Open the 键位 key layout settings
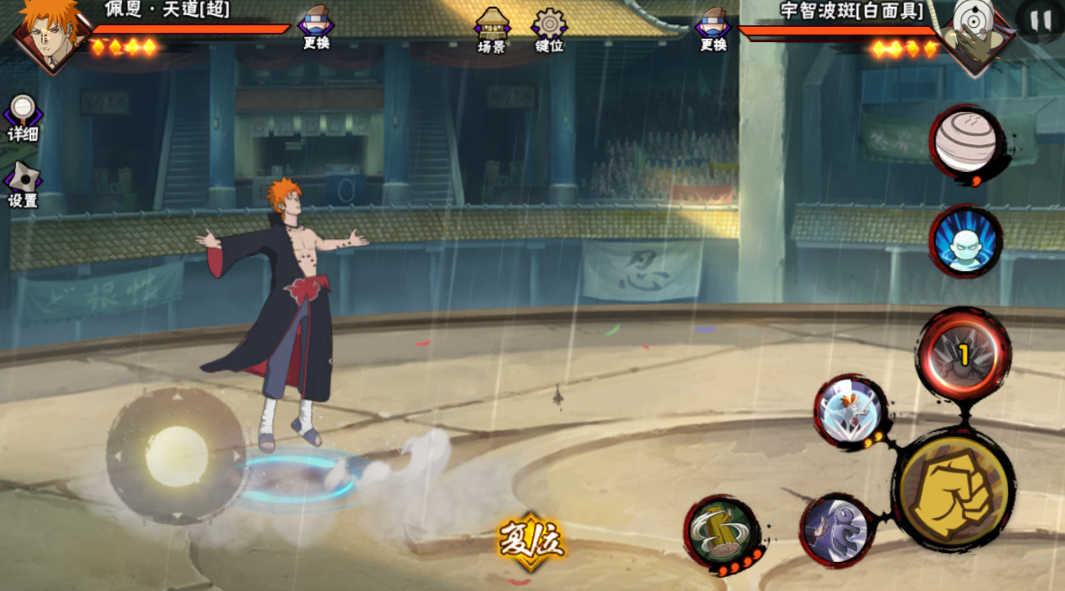 coord(549,29)
